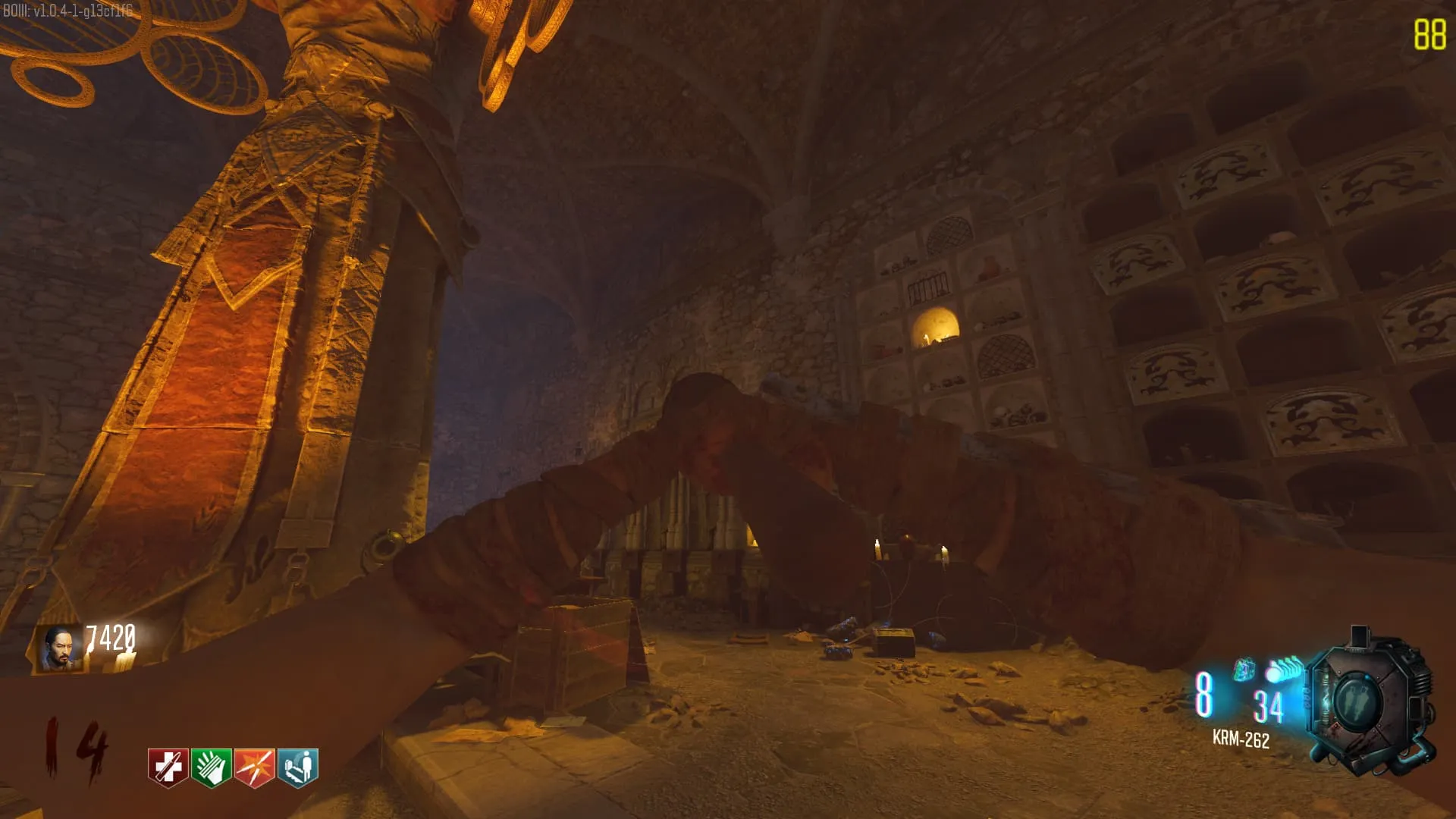Image resolution: width=1456 pixels, height=819 pixels.
Task: Select the blue Quick Revive perk icon
Action: [x=298, y=767]
